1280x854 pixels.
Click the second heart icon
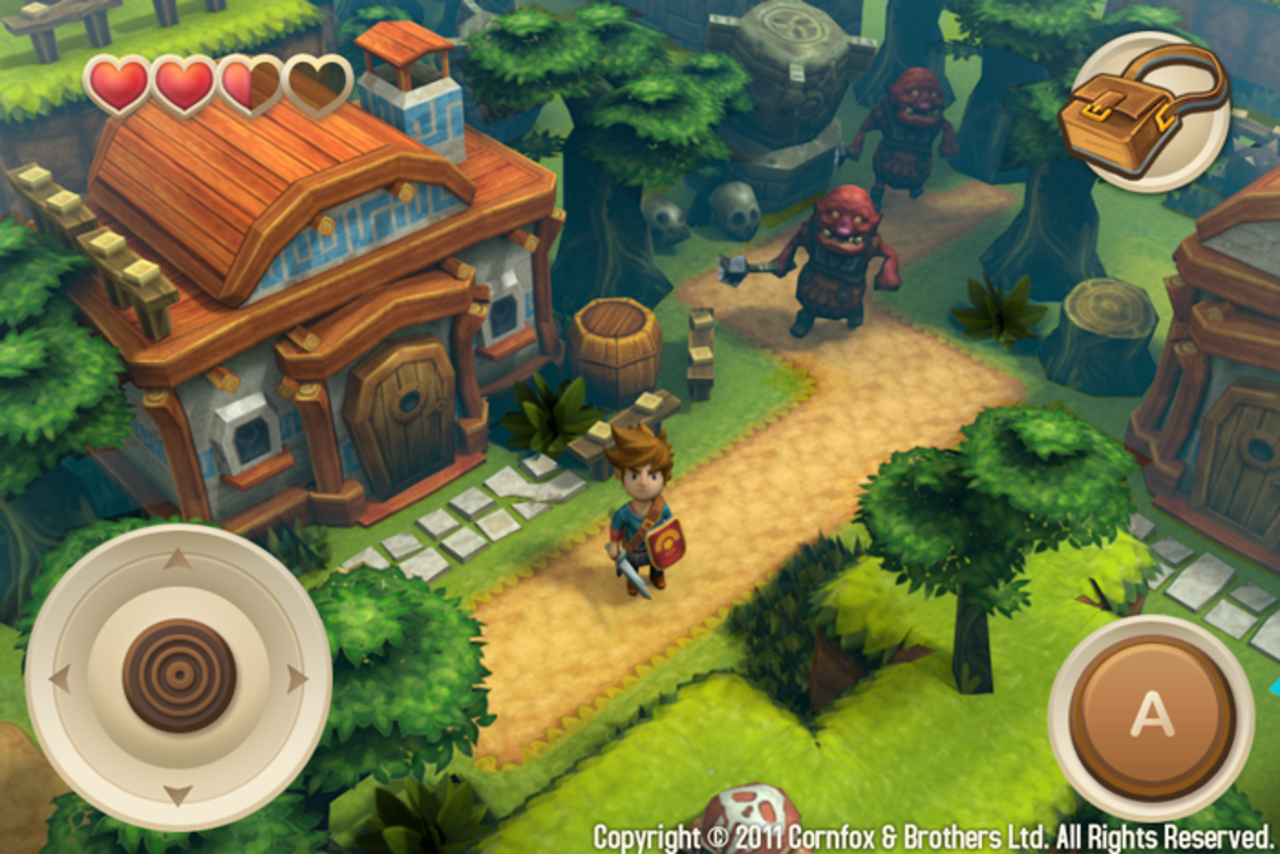pyautogui.click(x=183, y=83)
